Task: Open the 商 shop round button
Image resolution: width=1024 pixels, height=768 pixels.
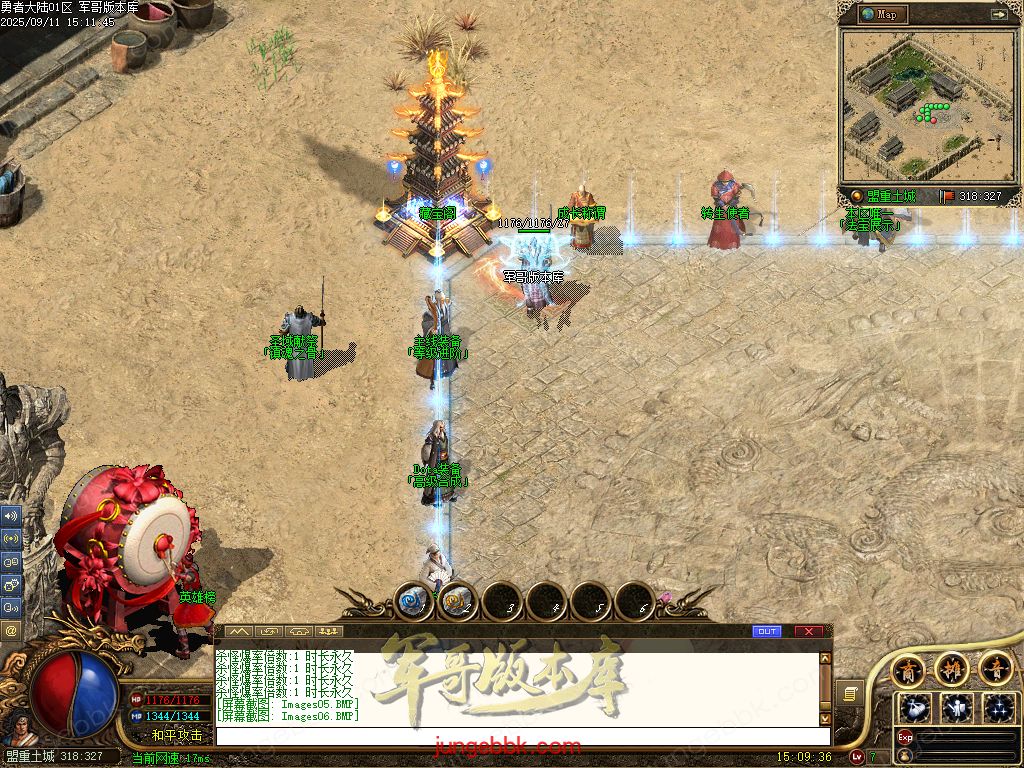Action: point(908,668)
